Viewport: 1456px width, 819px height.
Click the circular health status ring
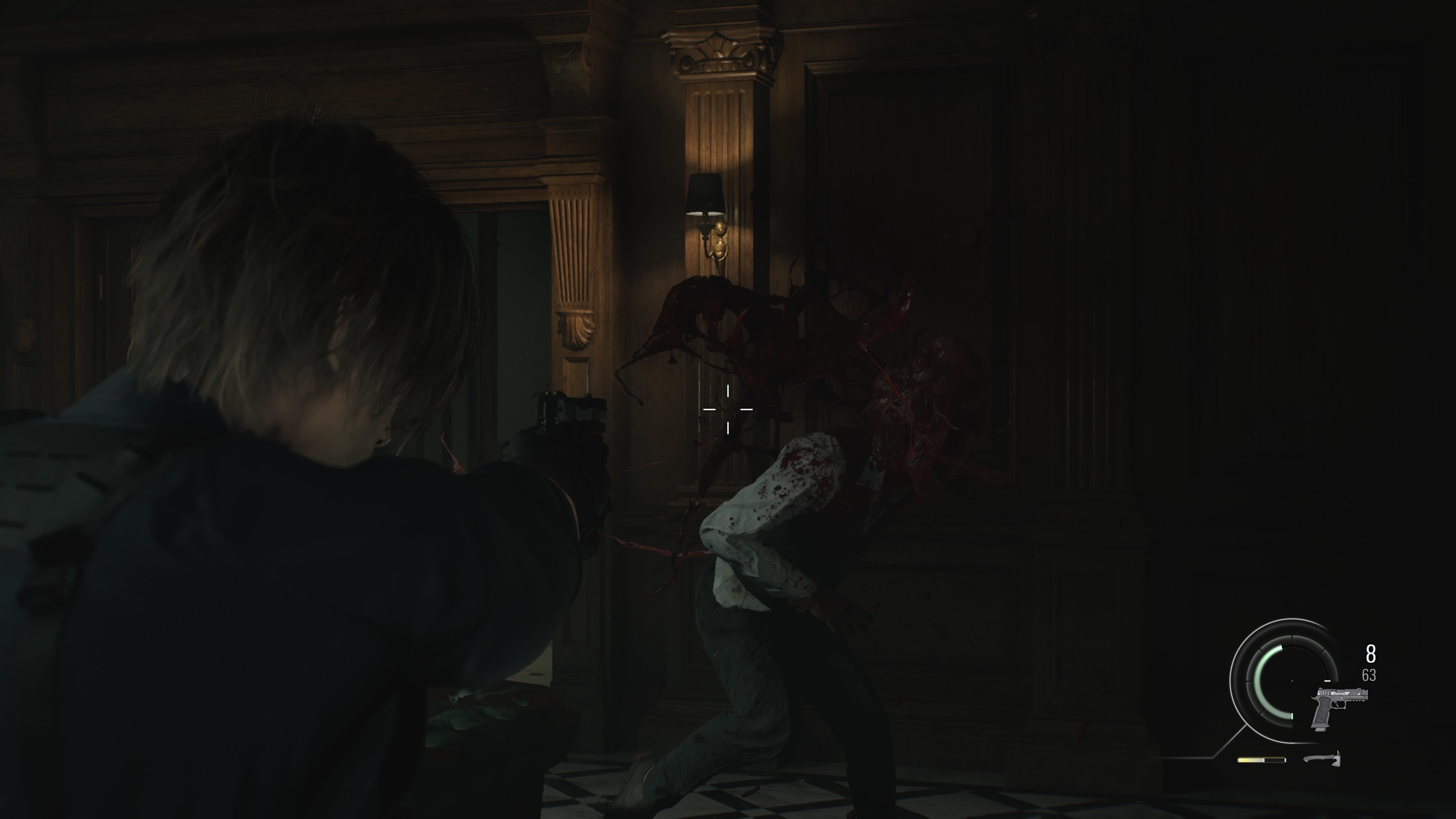(1291, 681)
